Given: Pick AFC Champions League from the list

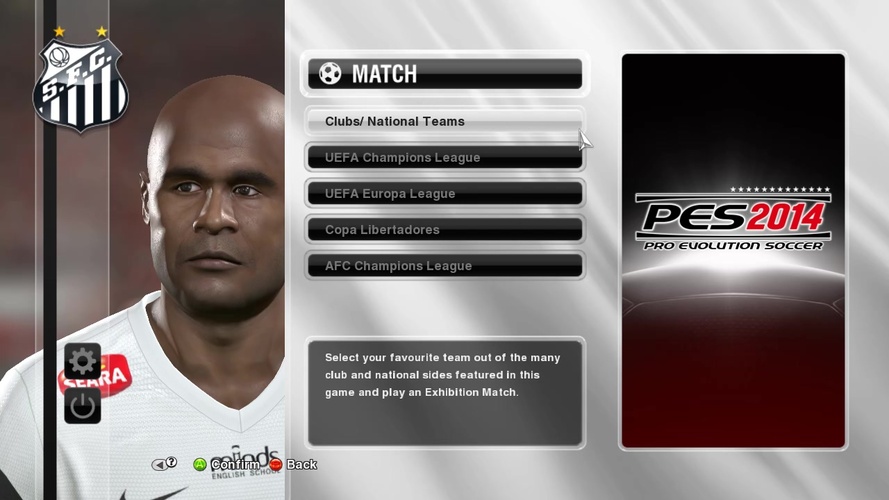Looking at the screenshot, I should [x=444, y=266].
